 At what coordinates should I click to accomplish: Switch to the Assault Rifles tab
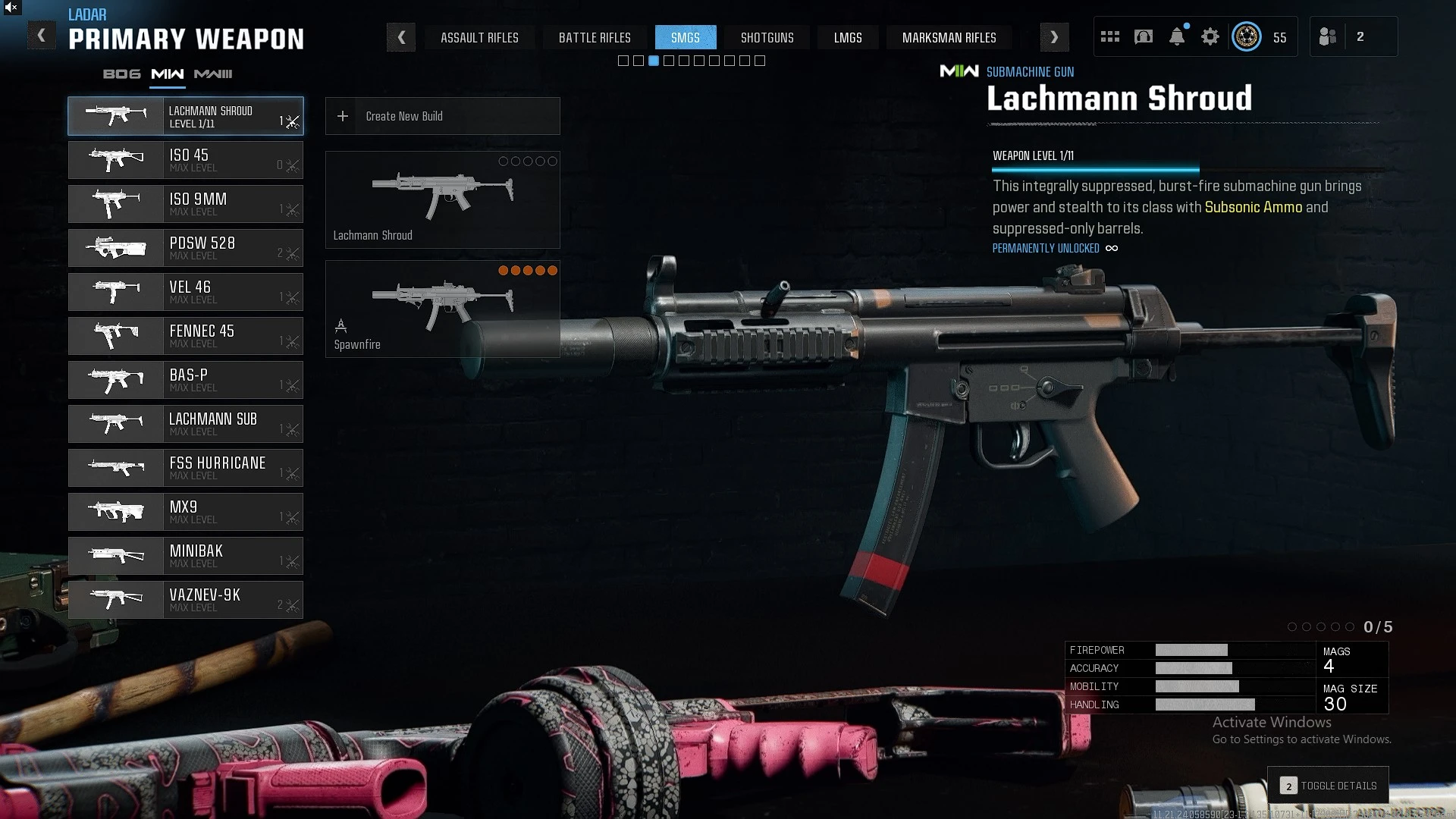479,38
